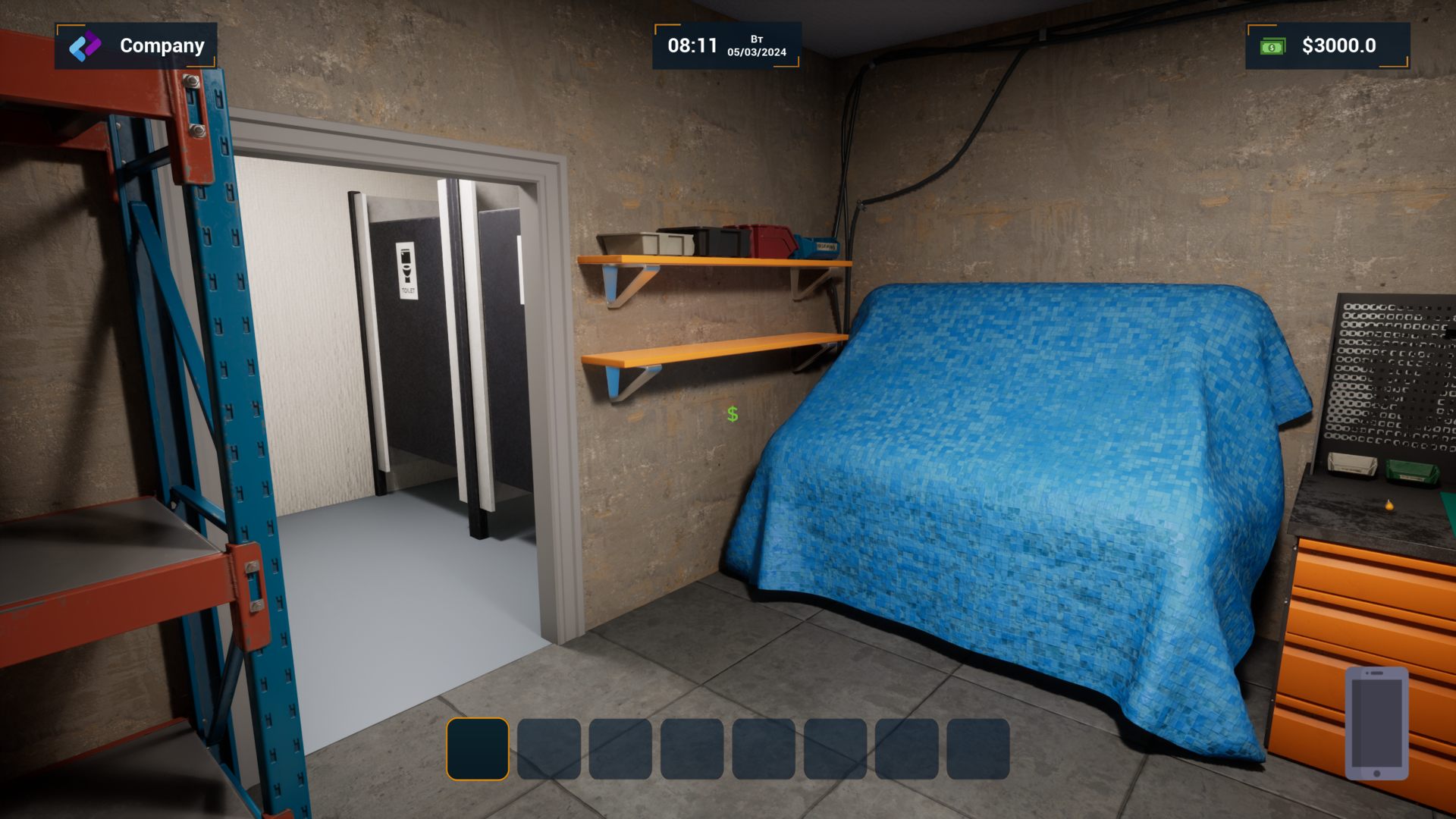Viewport: 1456px width, 819px height.
Task: Open the smartphone icon
Action: pos(1376,723)
